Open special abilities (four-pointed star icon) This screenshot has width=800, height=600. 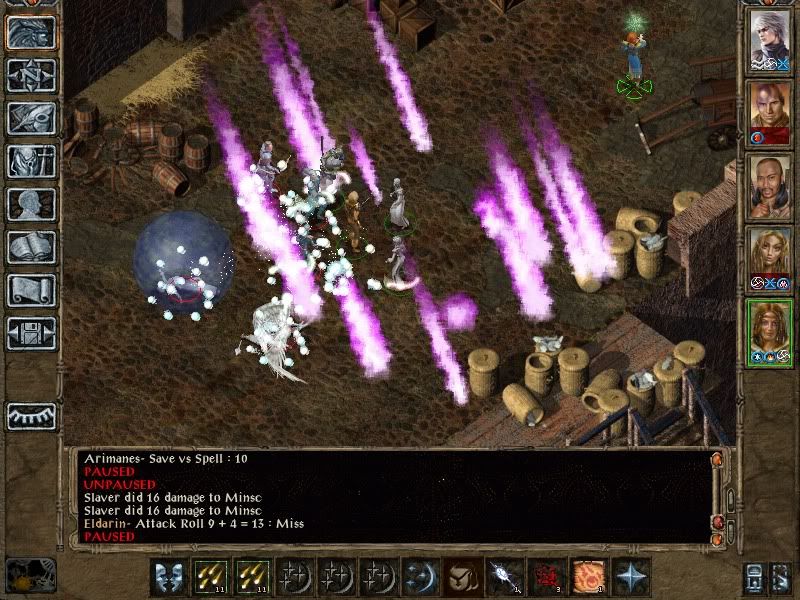click(x=630, y=577)
